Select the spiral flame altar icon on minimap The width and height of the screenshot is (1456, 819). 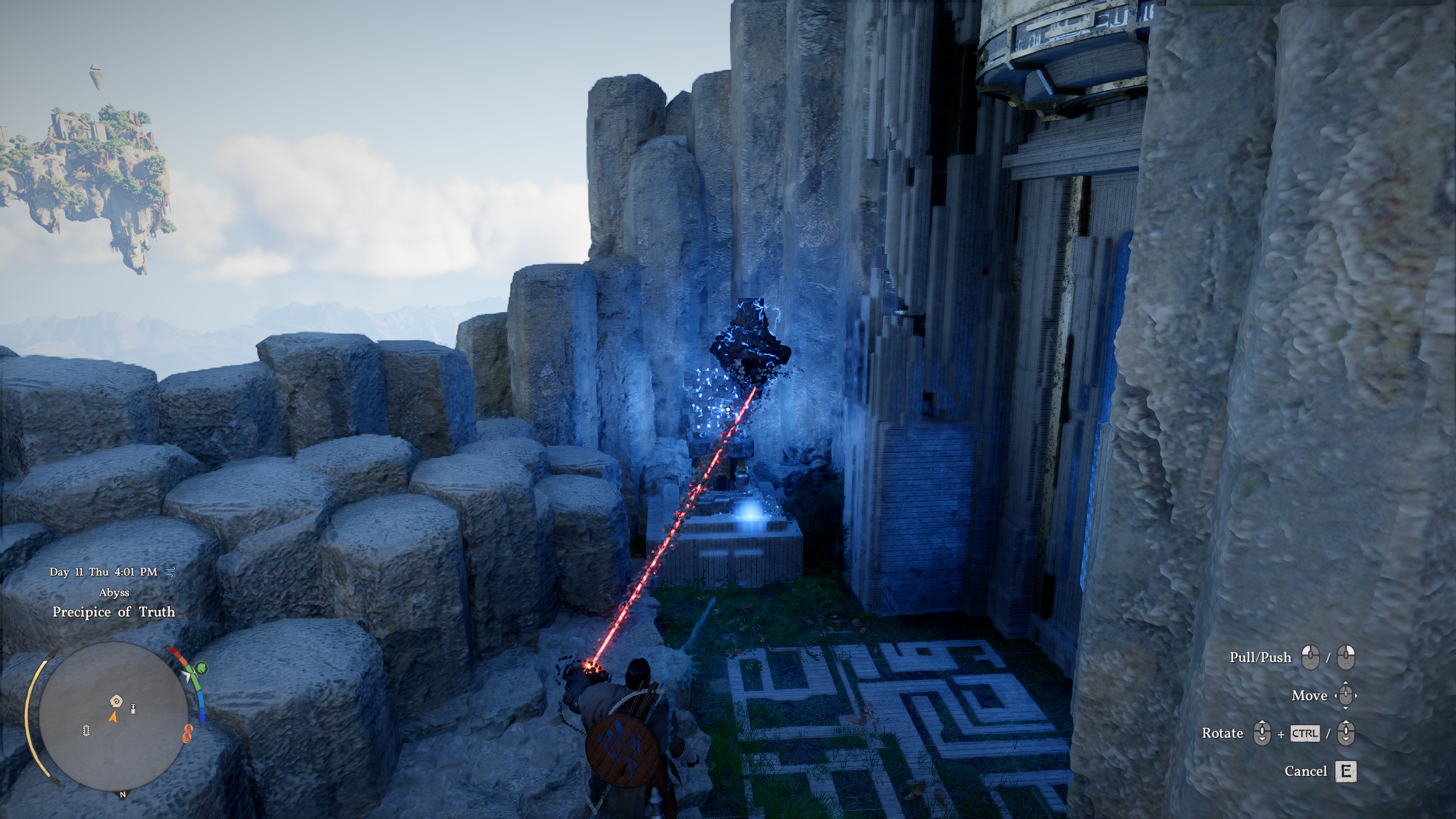pos(117,700)
